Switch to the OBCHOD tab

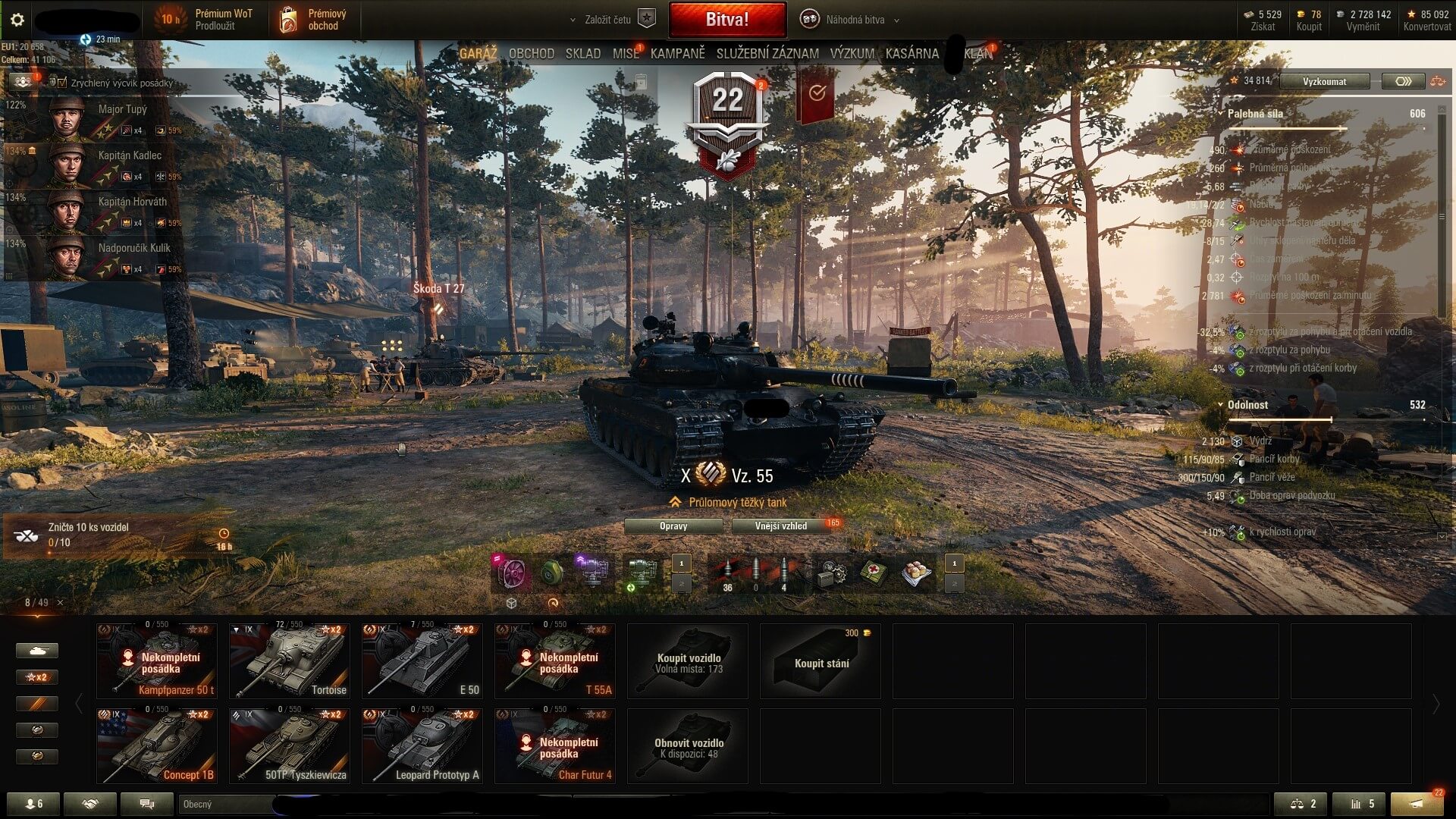pos(531,54)
